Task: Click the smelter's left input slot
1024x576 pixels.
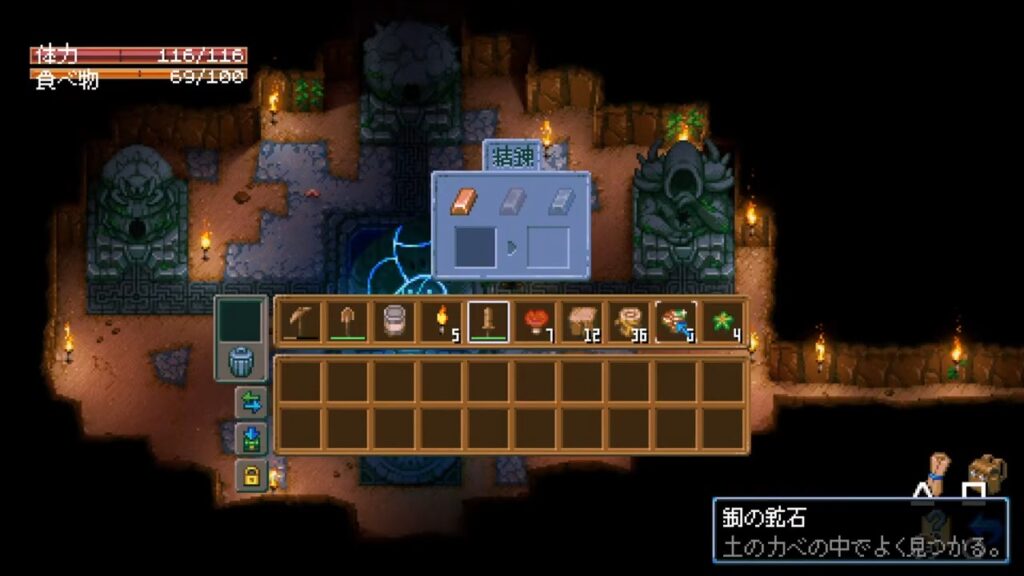Action: (x=475, y=247)
